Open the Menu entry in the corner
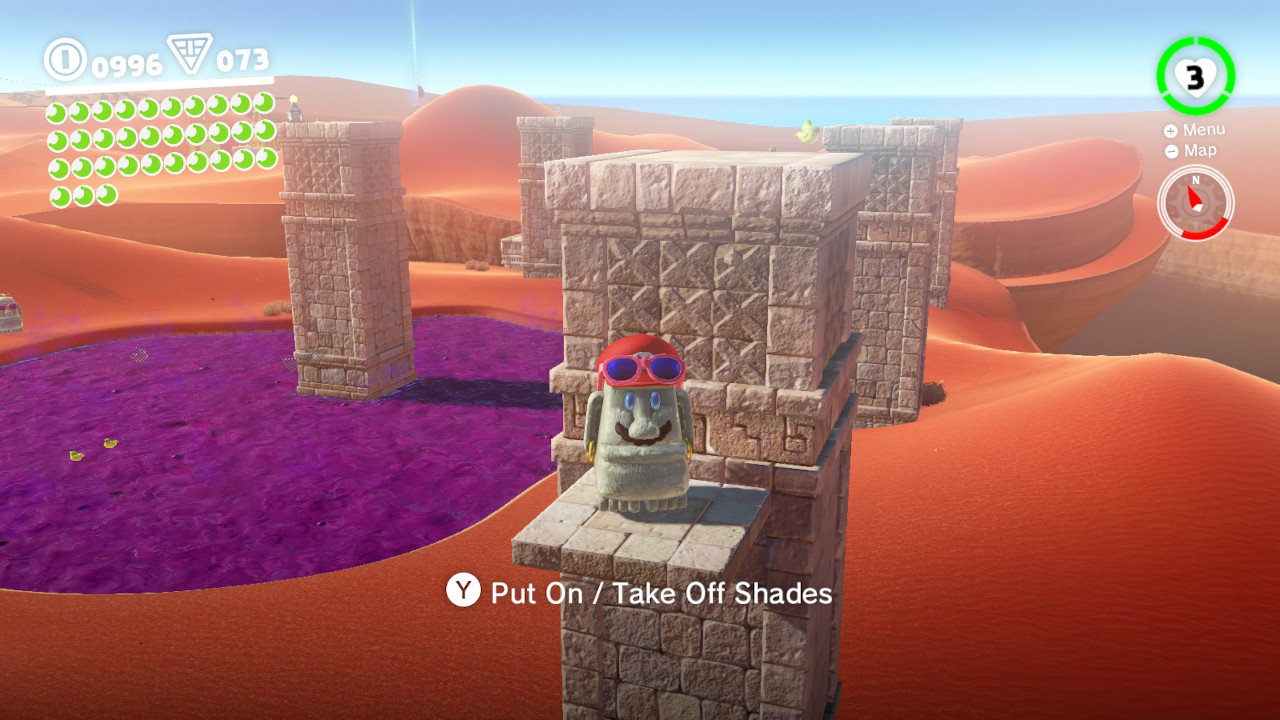The width and height of the screenshot is (1280, 720). click(1205, 129)
